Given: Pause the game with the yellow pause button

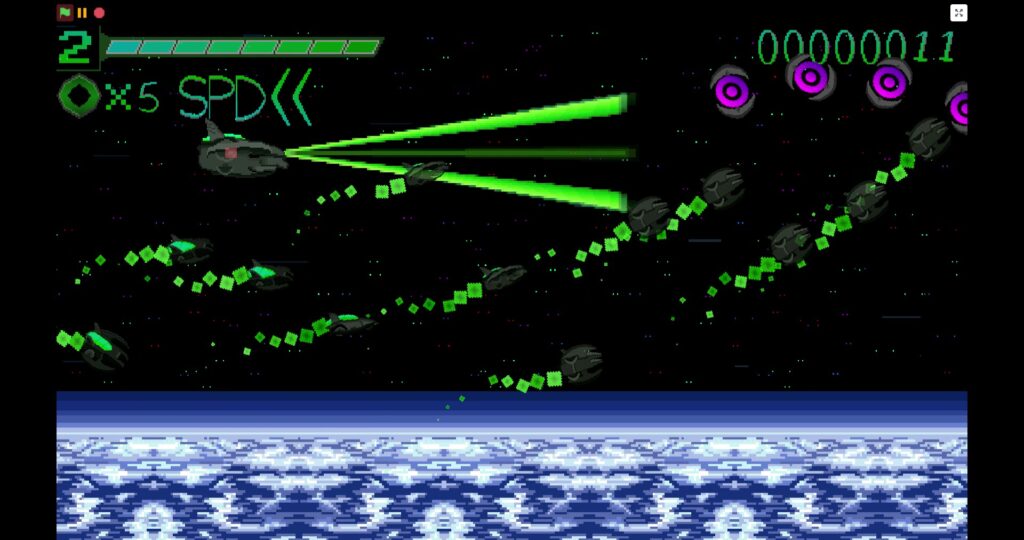Looking at the screenshot, I should (82, 13).
